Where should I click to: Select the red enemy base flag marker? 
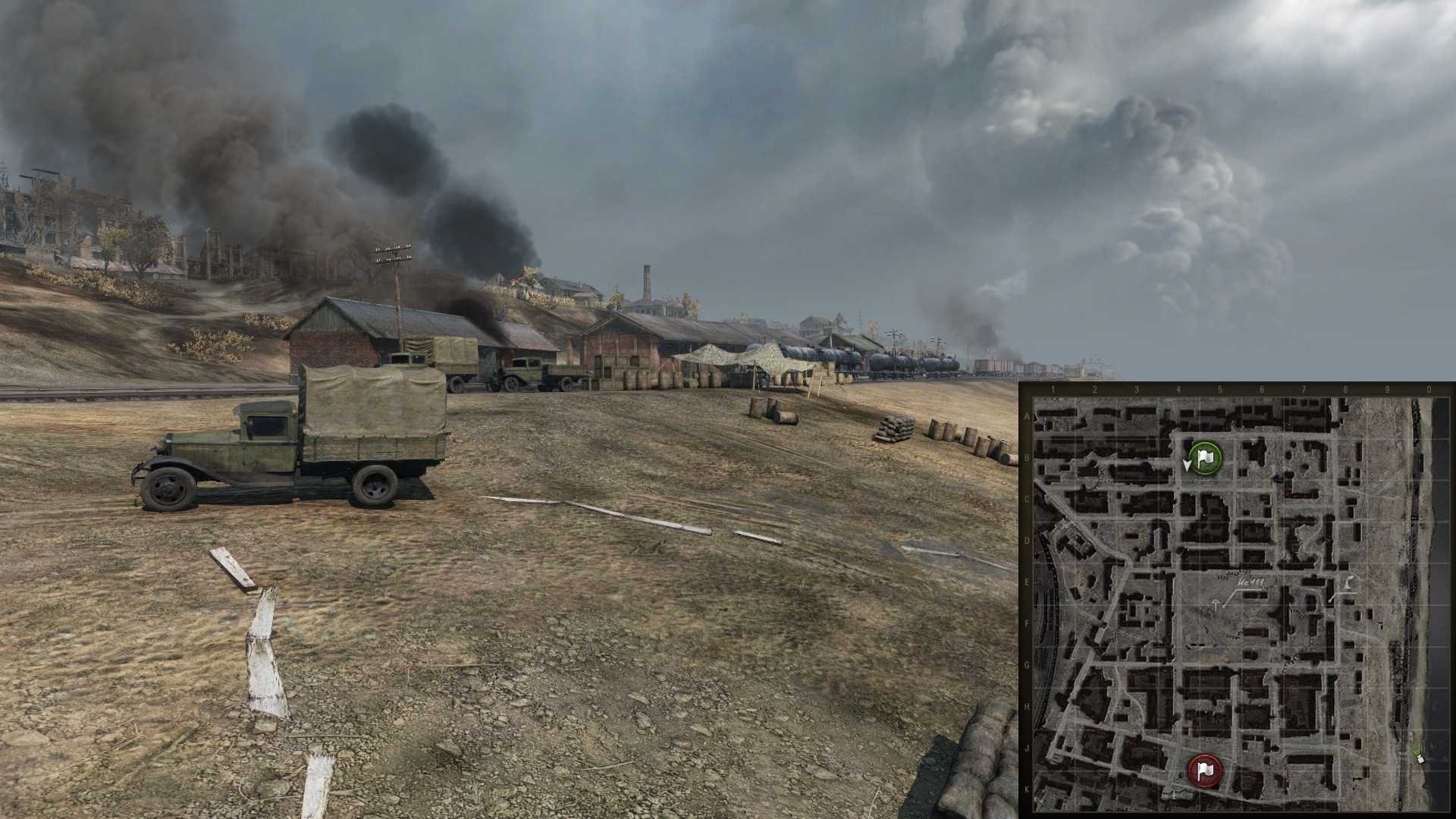tap(1204, 770)
